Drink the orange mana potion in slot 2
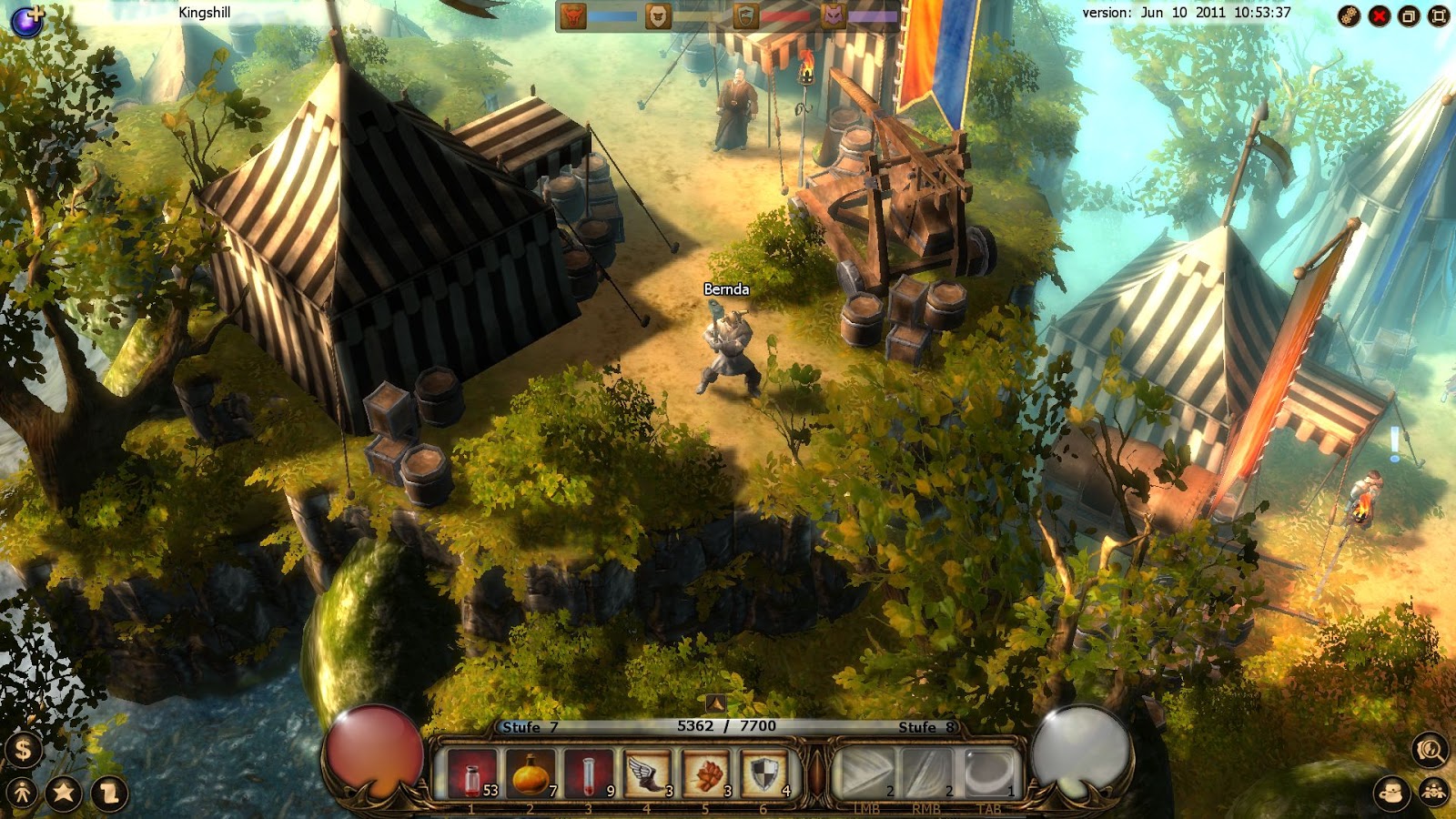 (x=531, y=776)
